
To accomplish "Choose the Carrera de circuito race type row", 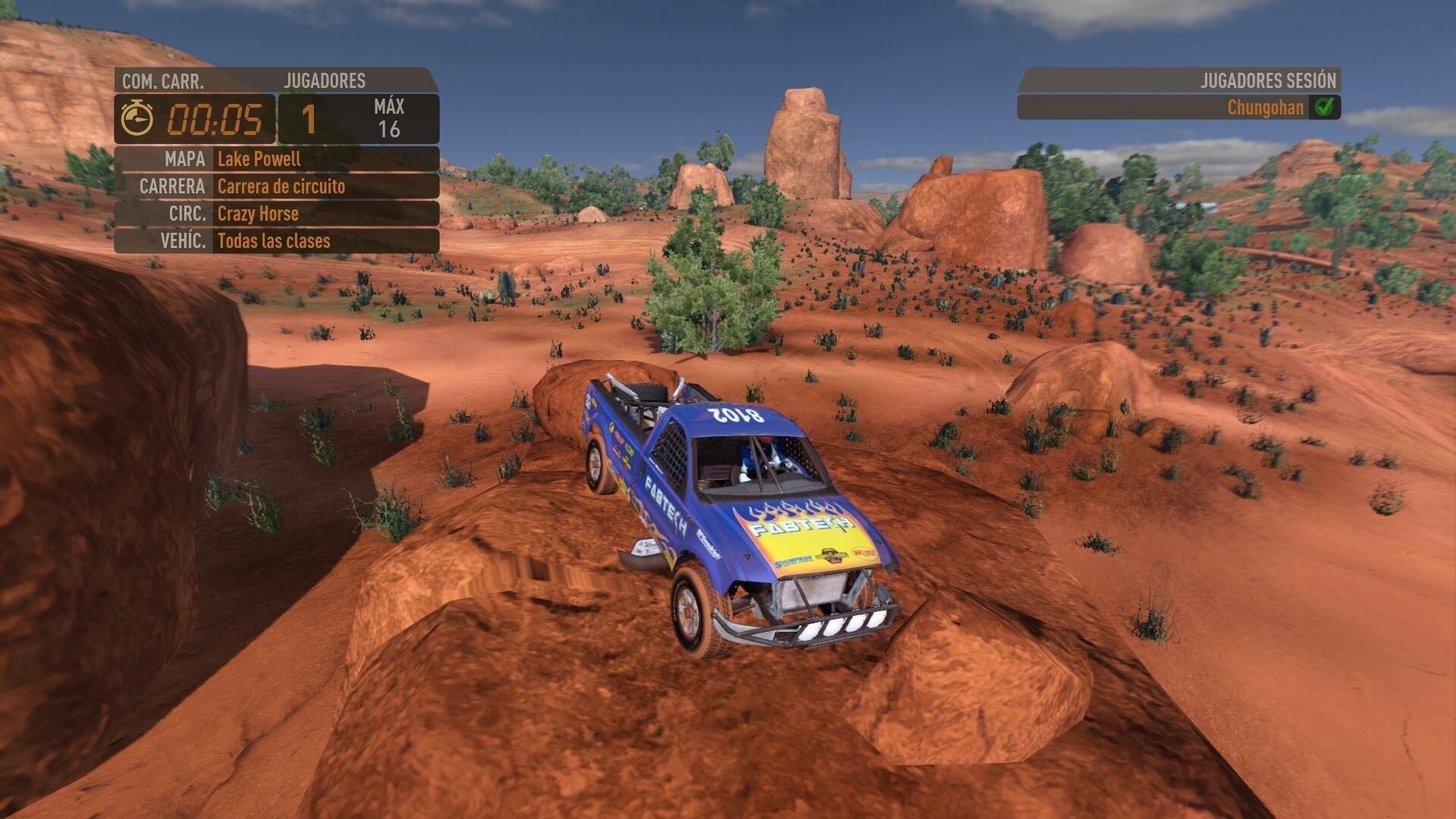I will 277,187.
